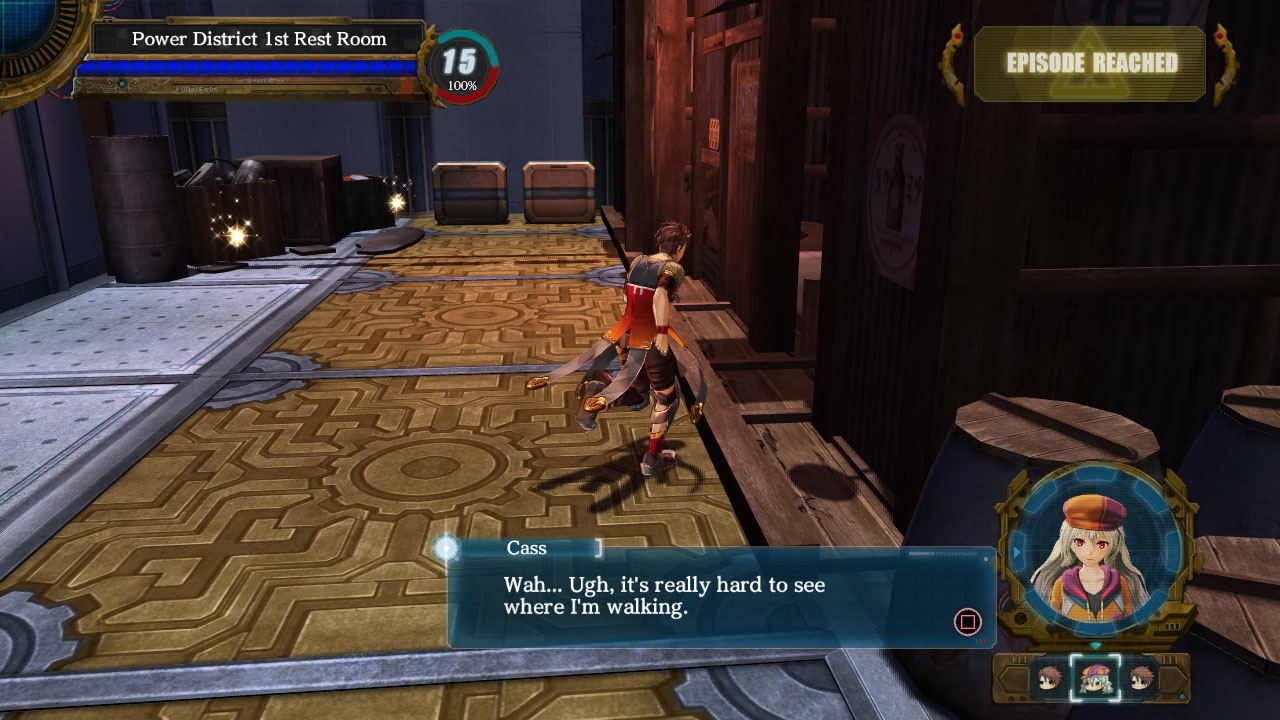Expand the party panel via the teal arrow

click(1096, 646)
